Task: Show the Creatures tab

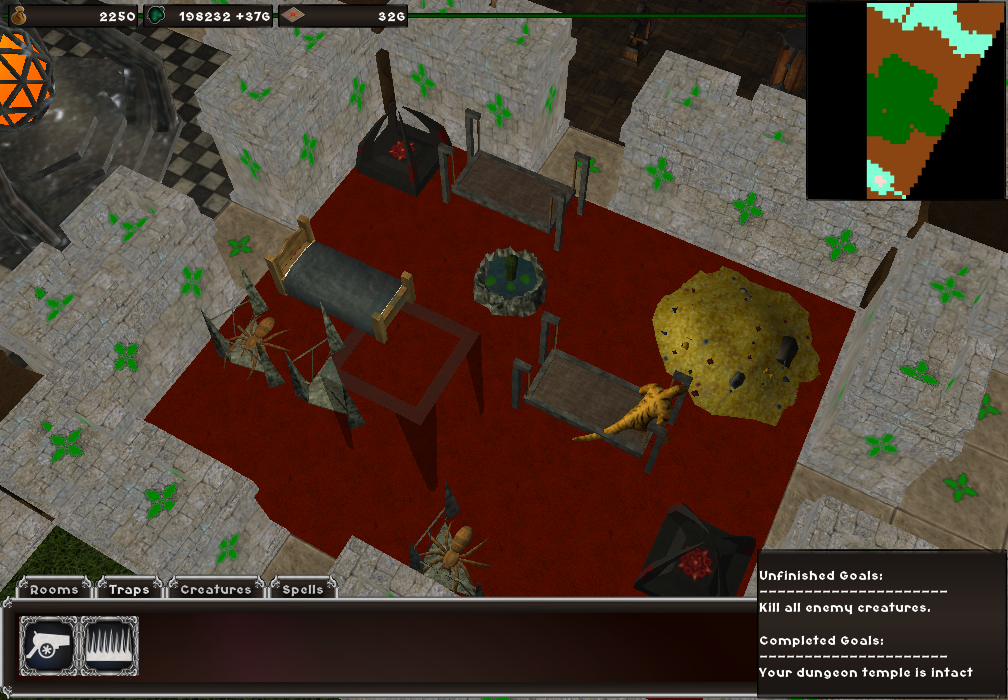Action: [215, 589]
